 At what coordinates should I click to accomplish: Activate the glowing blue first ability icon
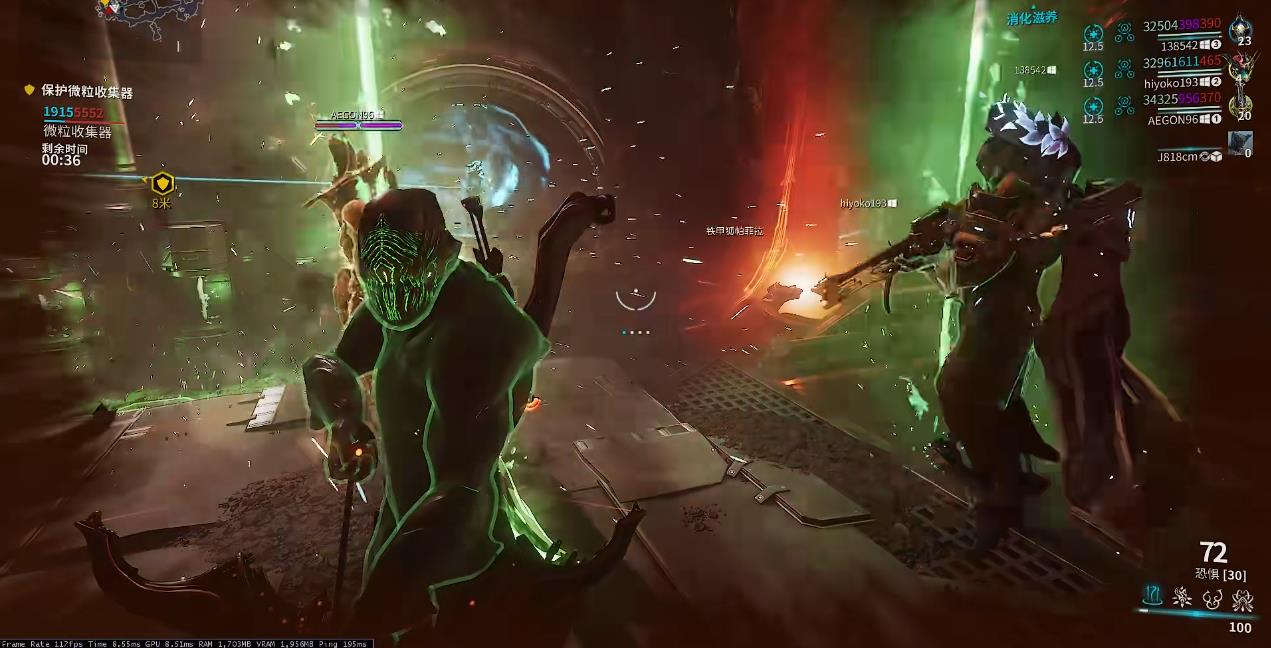coord(1153,598)
